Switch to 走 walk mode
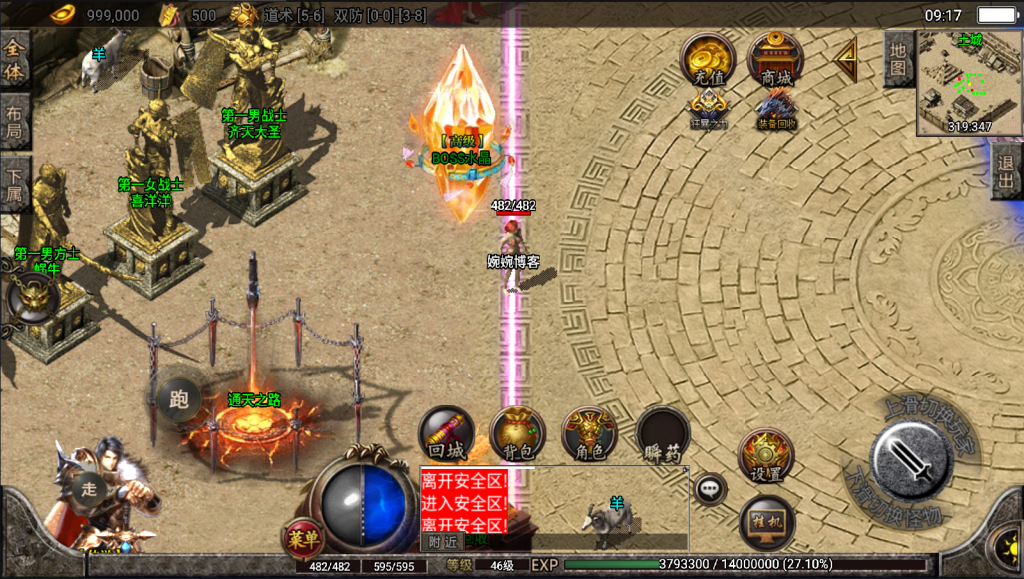Image resolution: width=1024 pixels, height=579 pixels. (x=88, y=489)
